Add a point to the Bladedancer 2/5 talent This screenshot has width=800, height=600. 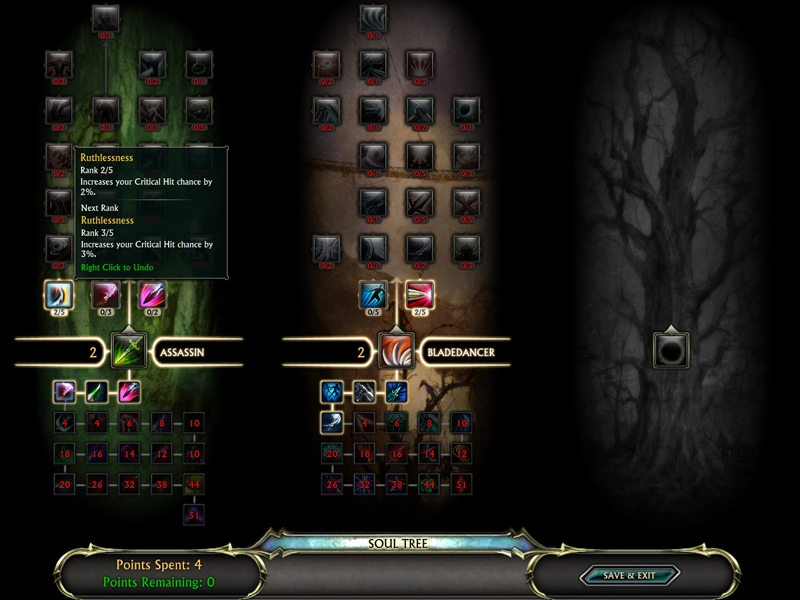(419, 294)
